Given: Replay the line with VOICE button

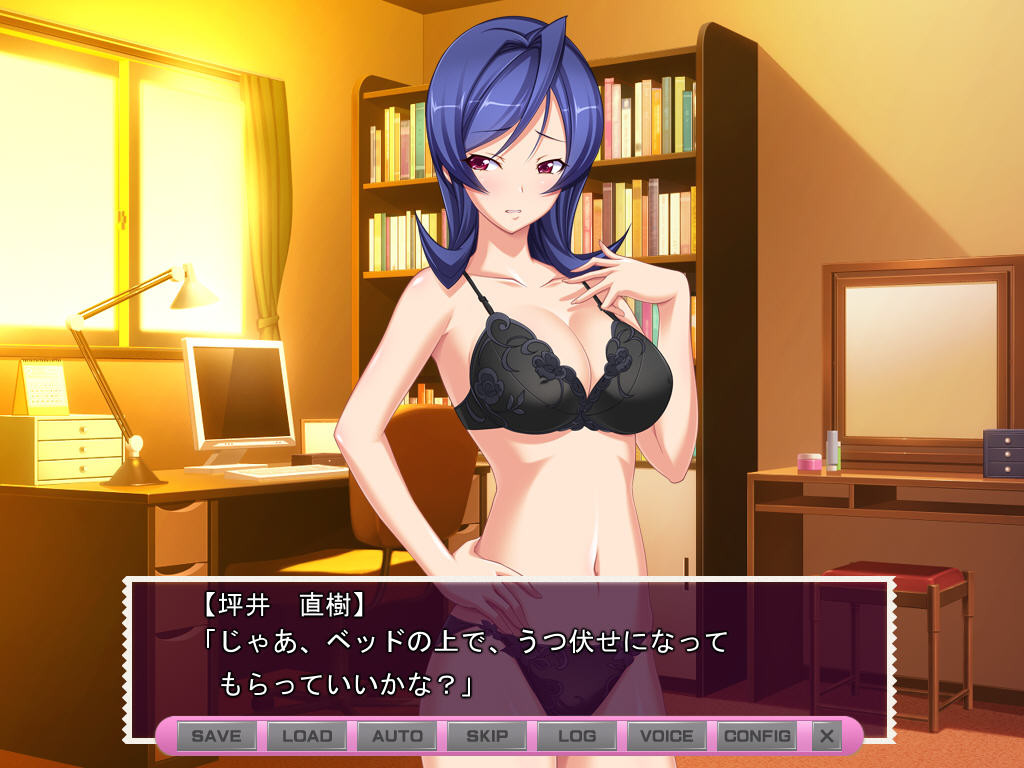Looking at the screenshot, I should click(x=667, y=736).
